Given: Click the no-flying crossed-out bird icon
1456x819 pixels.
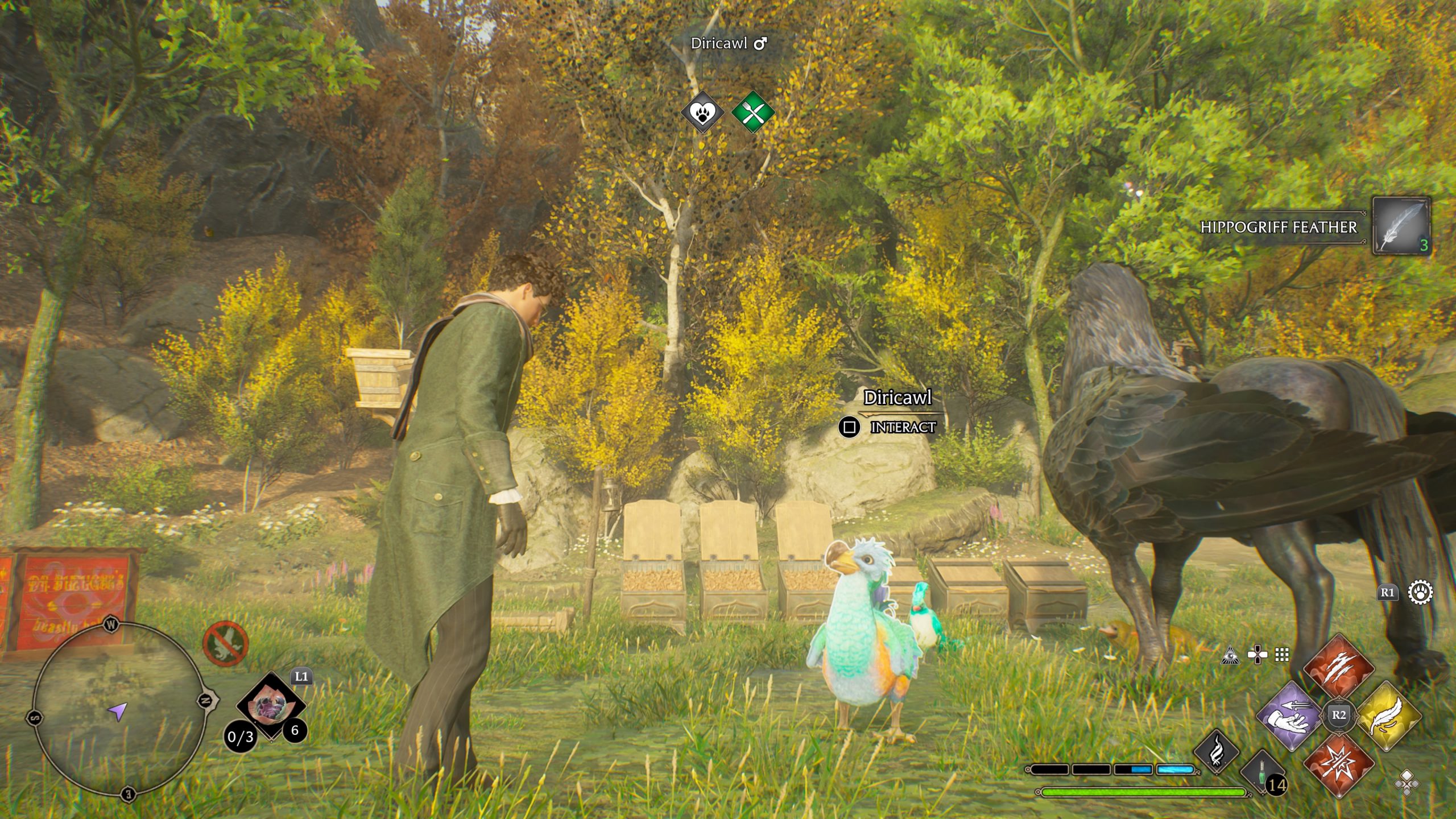Looking at the screenshot, I should tap(225, 643).
